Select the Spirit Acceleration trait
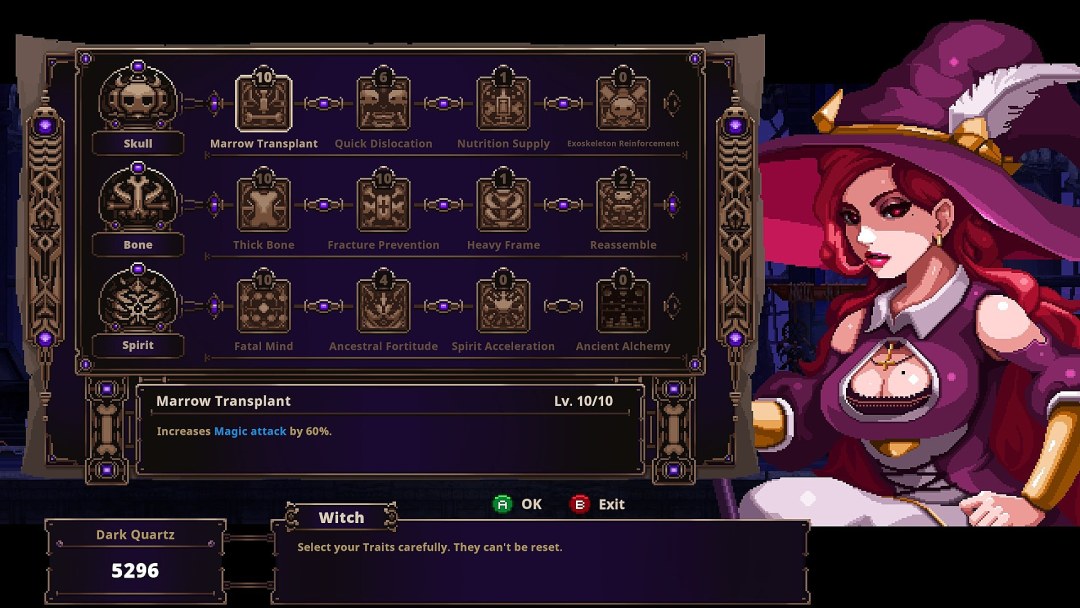Viewport: 1080px width, 608px height. [503, 306]
